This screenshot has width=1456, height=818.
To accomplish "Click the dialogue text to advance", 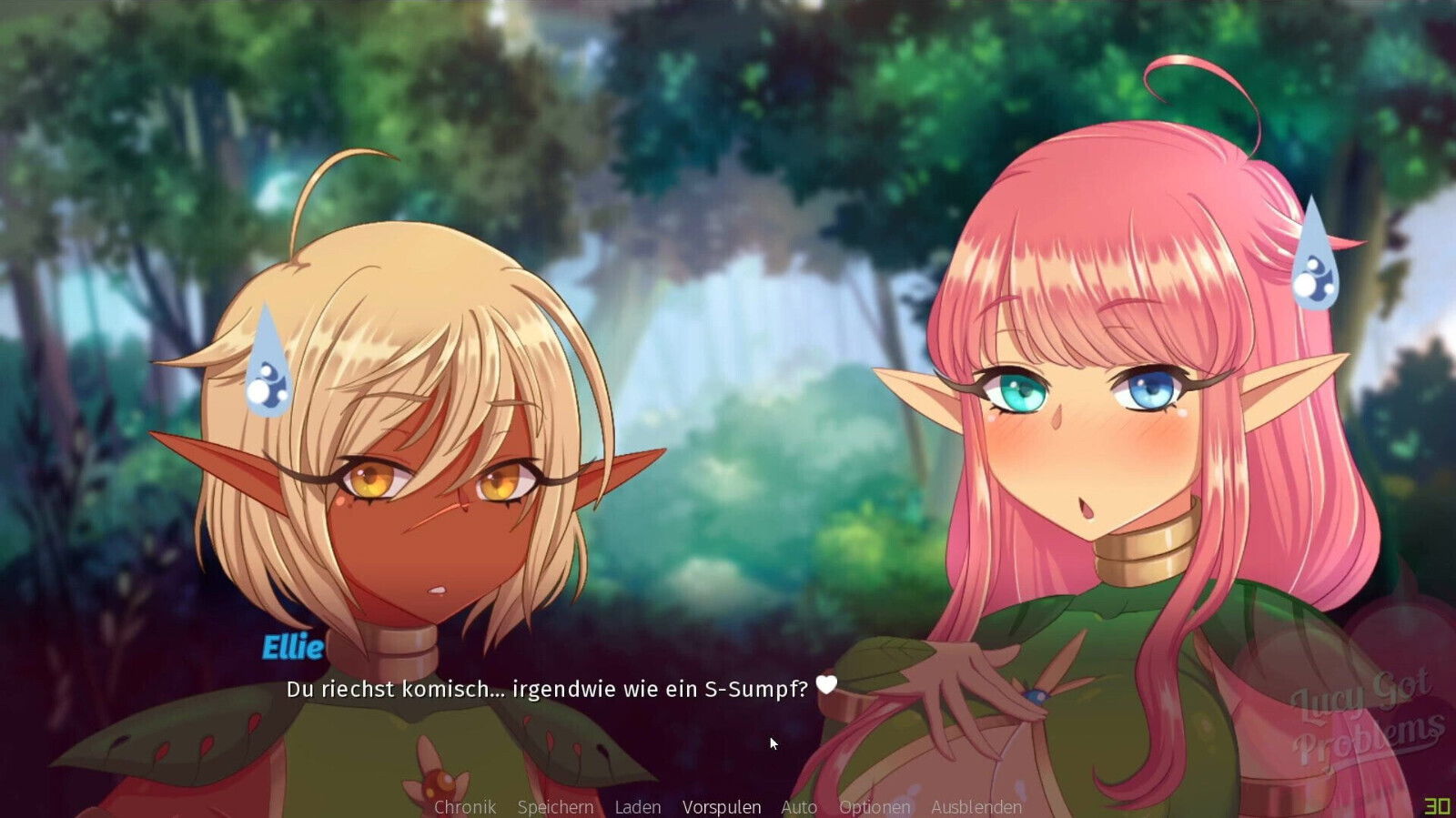I will (546, 691).
